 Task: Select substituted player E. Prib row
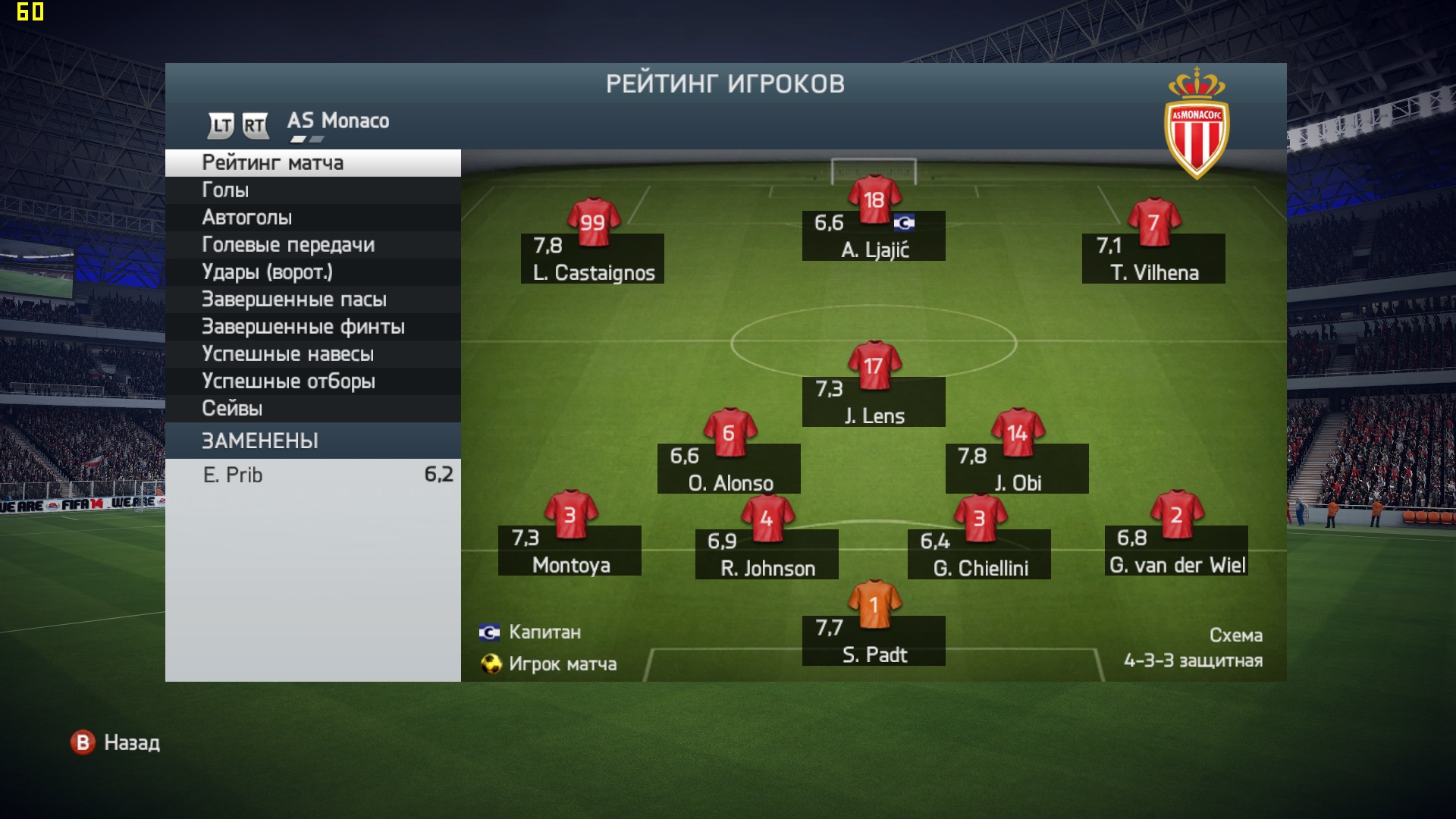point(312,475)
